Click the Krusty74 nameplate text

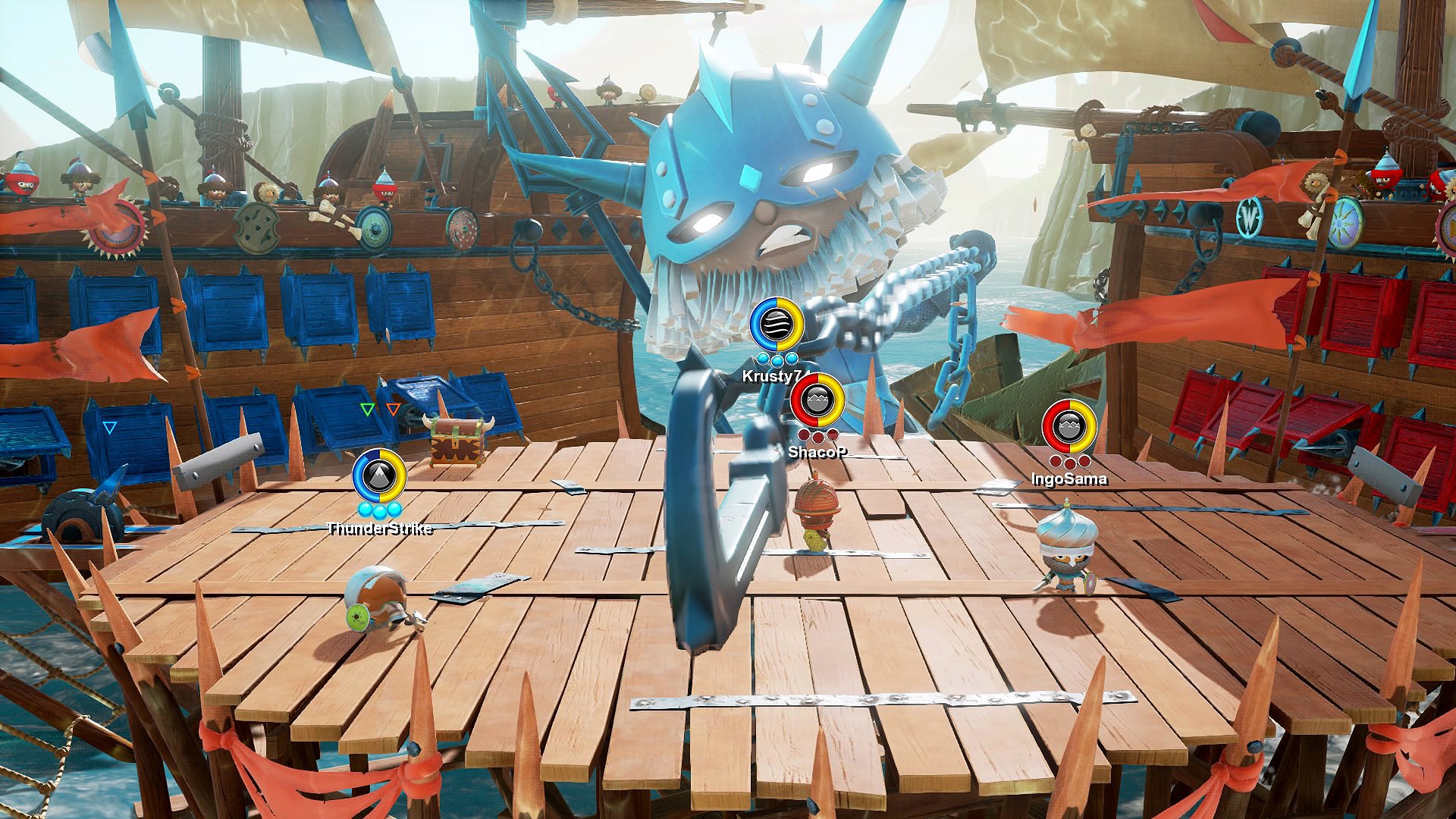tap(775, 376)
